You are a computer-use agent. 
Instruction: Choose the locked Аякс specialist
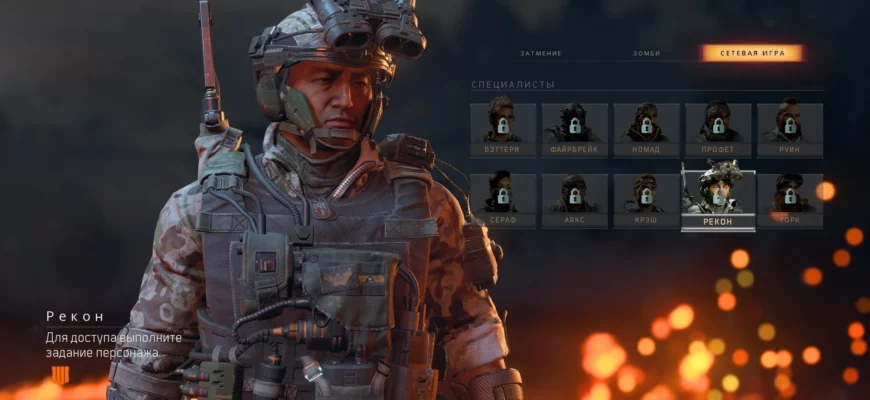[x=574, y=200]
